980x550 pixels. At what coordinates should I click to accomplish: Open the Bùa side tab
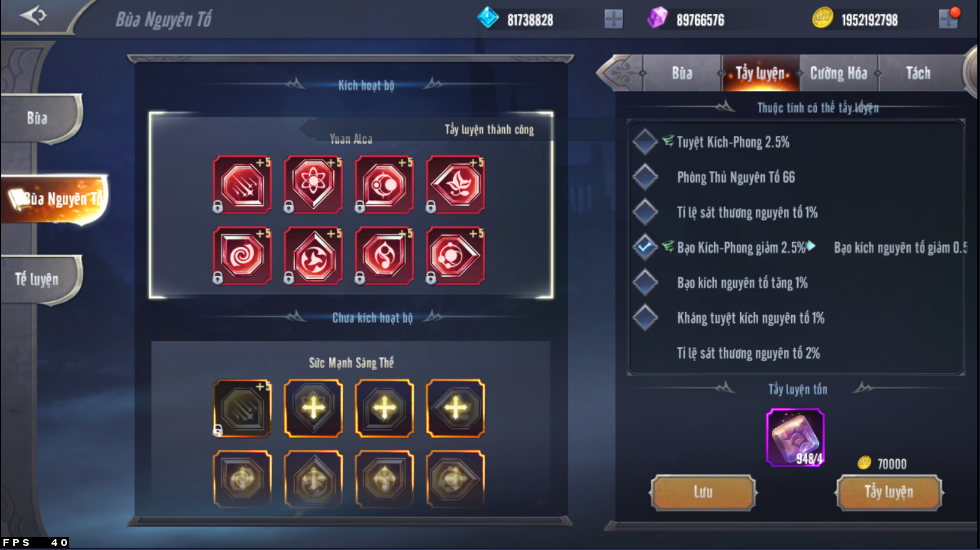point(38,118)
